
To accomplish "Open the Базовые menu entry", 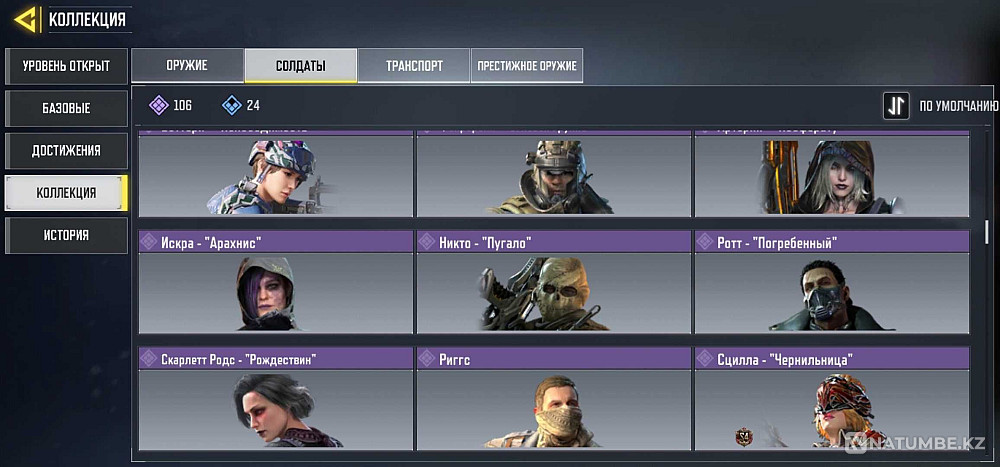I will (66, 108).
